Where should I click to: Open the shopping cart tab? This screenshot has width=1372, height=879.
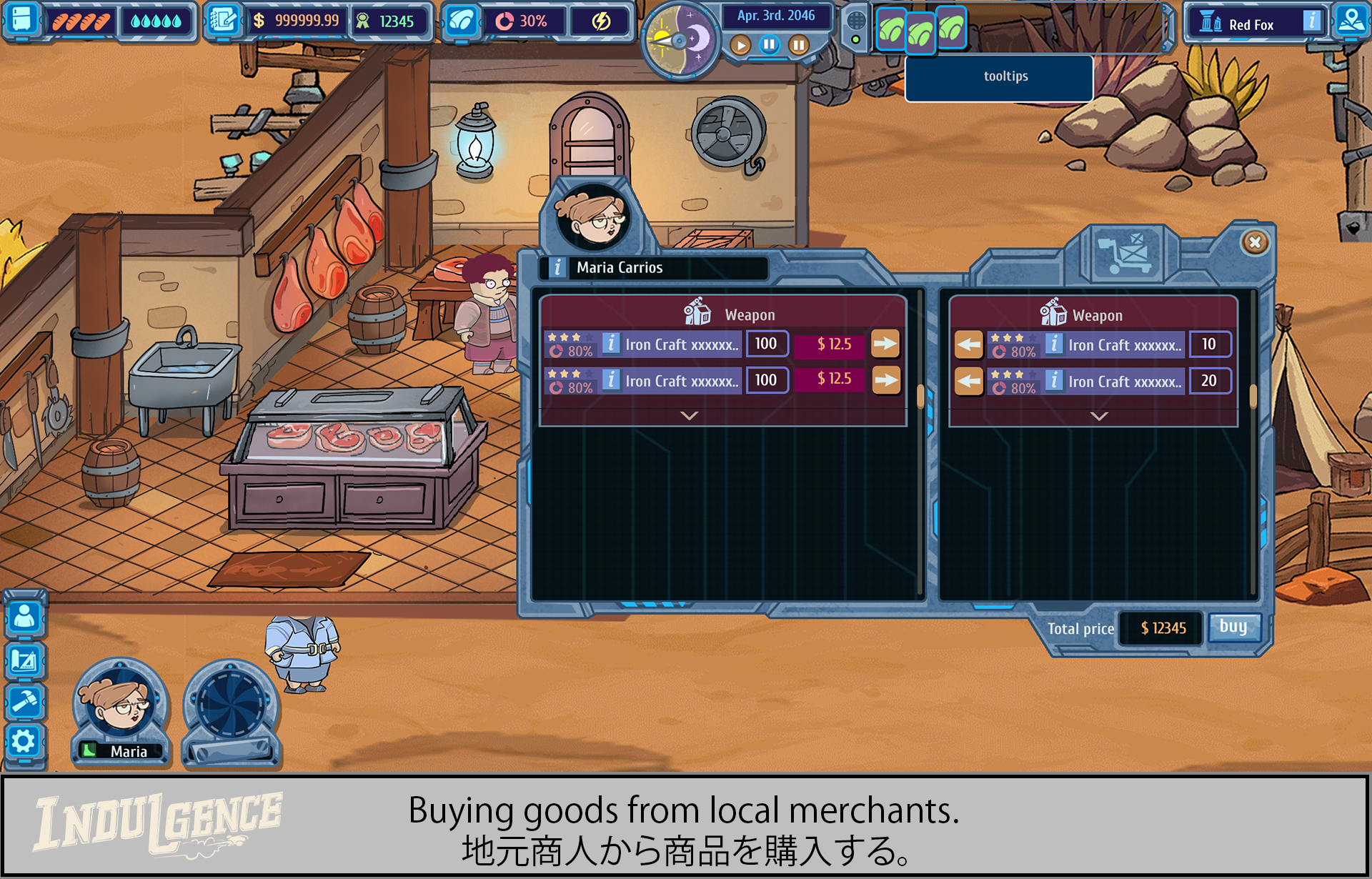tap(1125, 254)
